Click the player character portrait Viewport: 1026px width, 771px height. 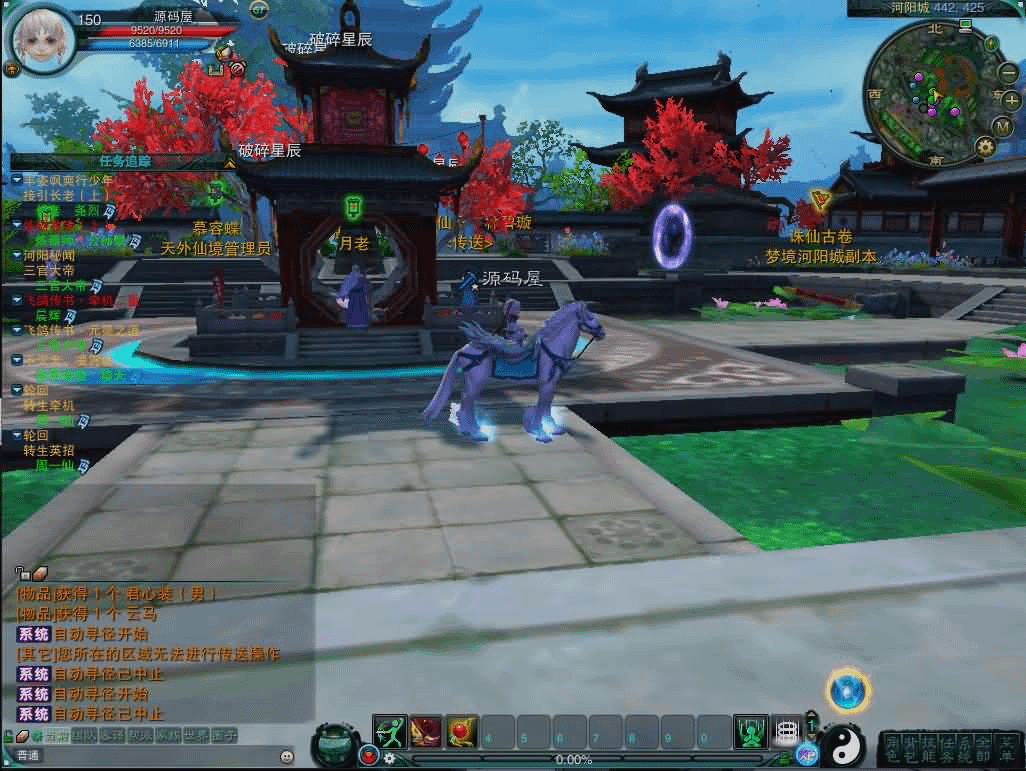41,38
